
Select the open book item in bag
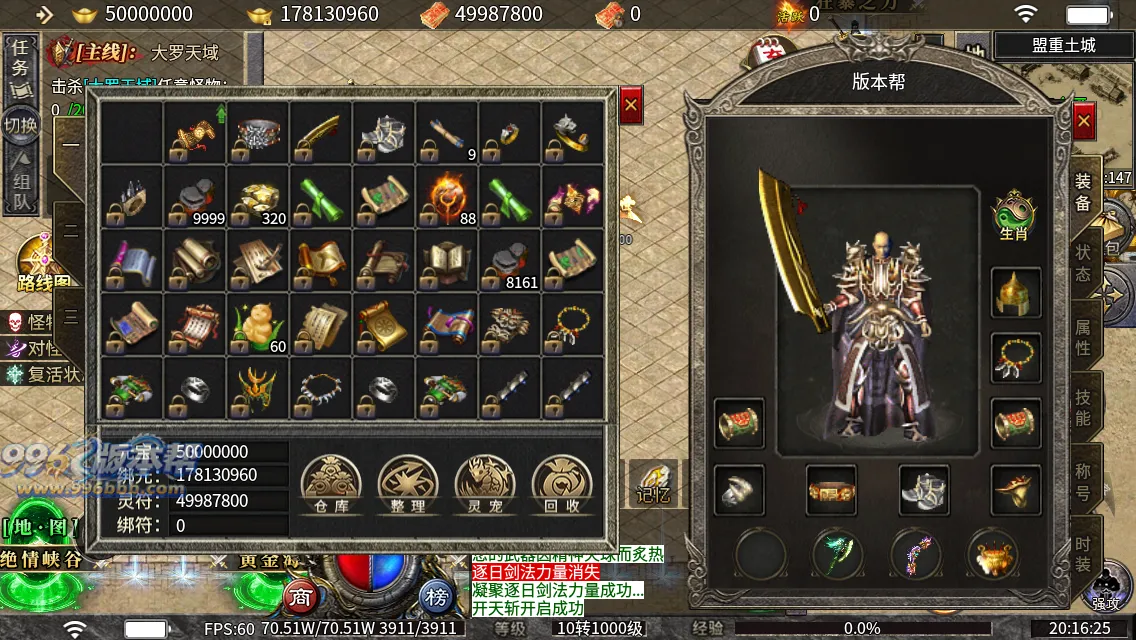[x=447, y=260]
